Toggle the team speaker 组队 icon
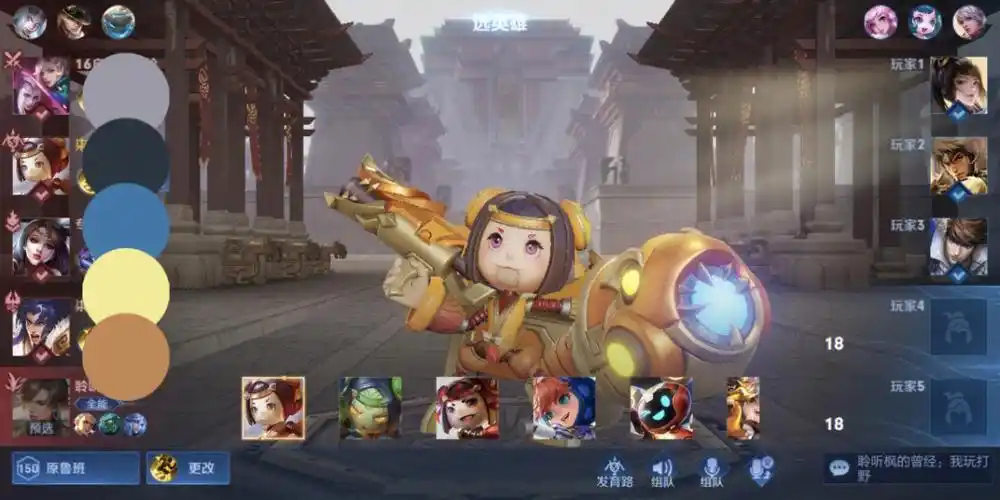The width and height of the screenshot is (1000, 500). coord(662,471)
